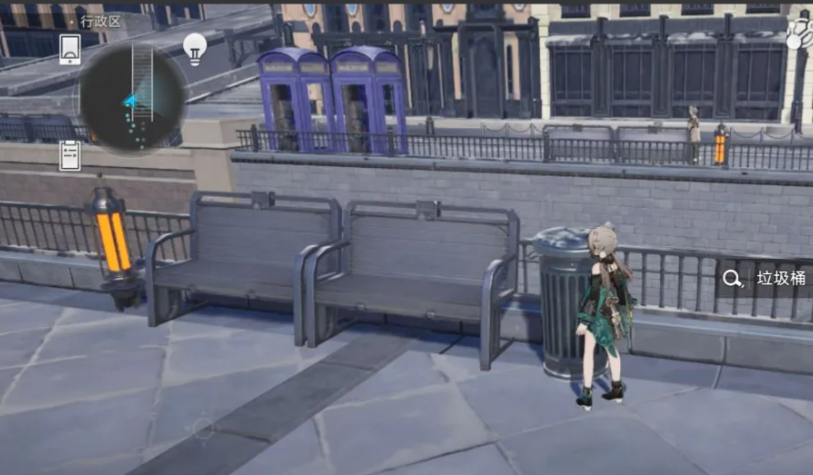Click the lightbulb hint icon

coord(195,47)
